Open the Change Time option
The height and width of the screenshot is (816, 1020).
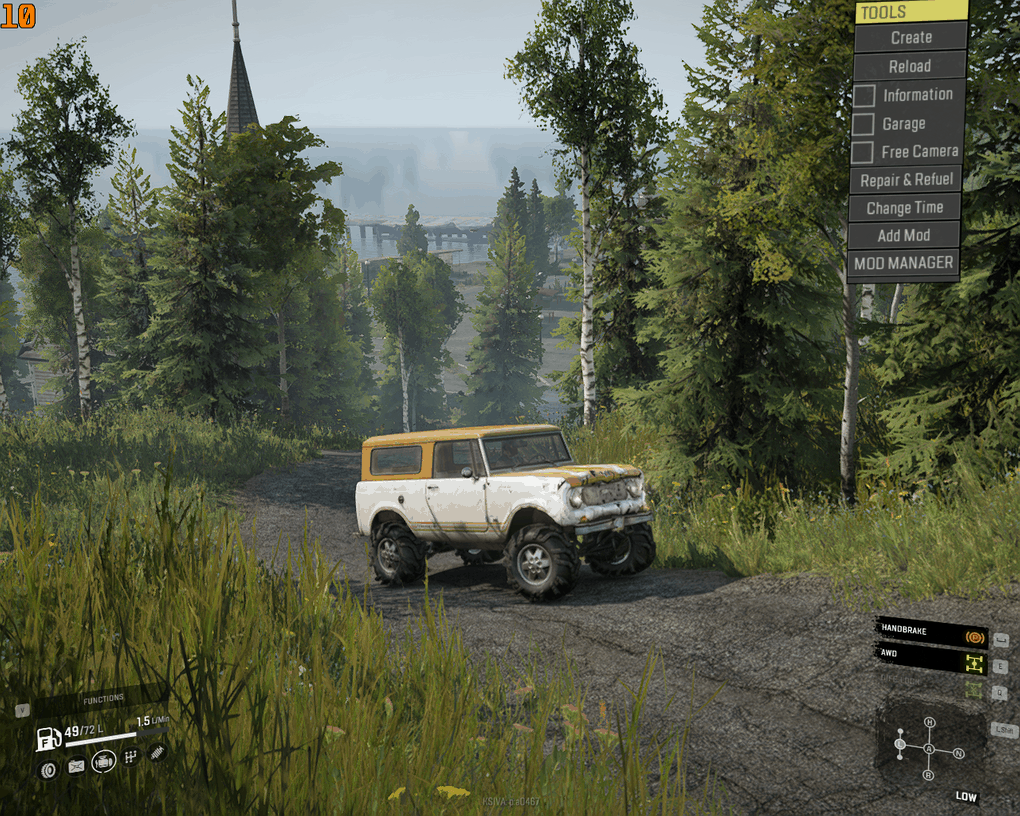(904, 208)
